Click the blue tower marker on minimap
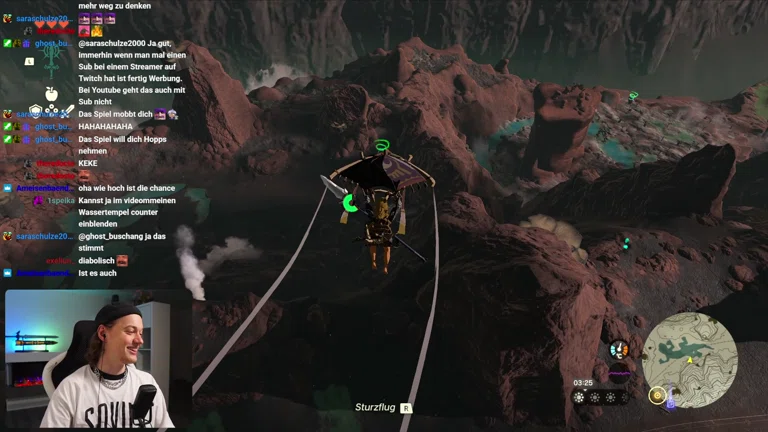Screen dimensions: 768x432 click(670, 403)
